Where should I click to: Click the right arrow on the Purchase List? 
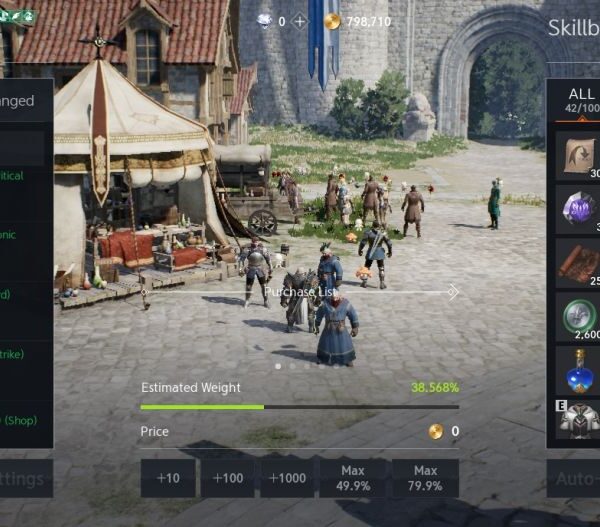pos(453,292)
